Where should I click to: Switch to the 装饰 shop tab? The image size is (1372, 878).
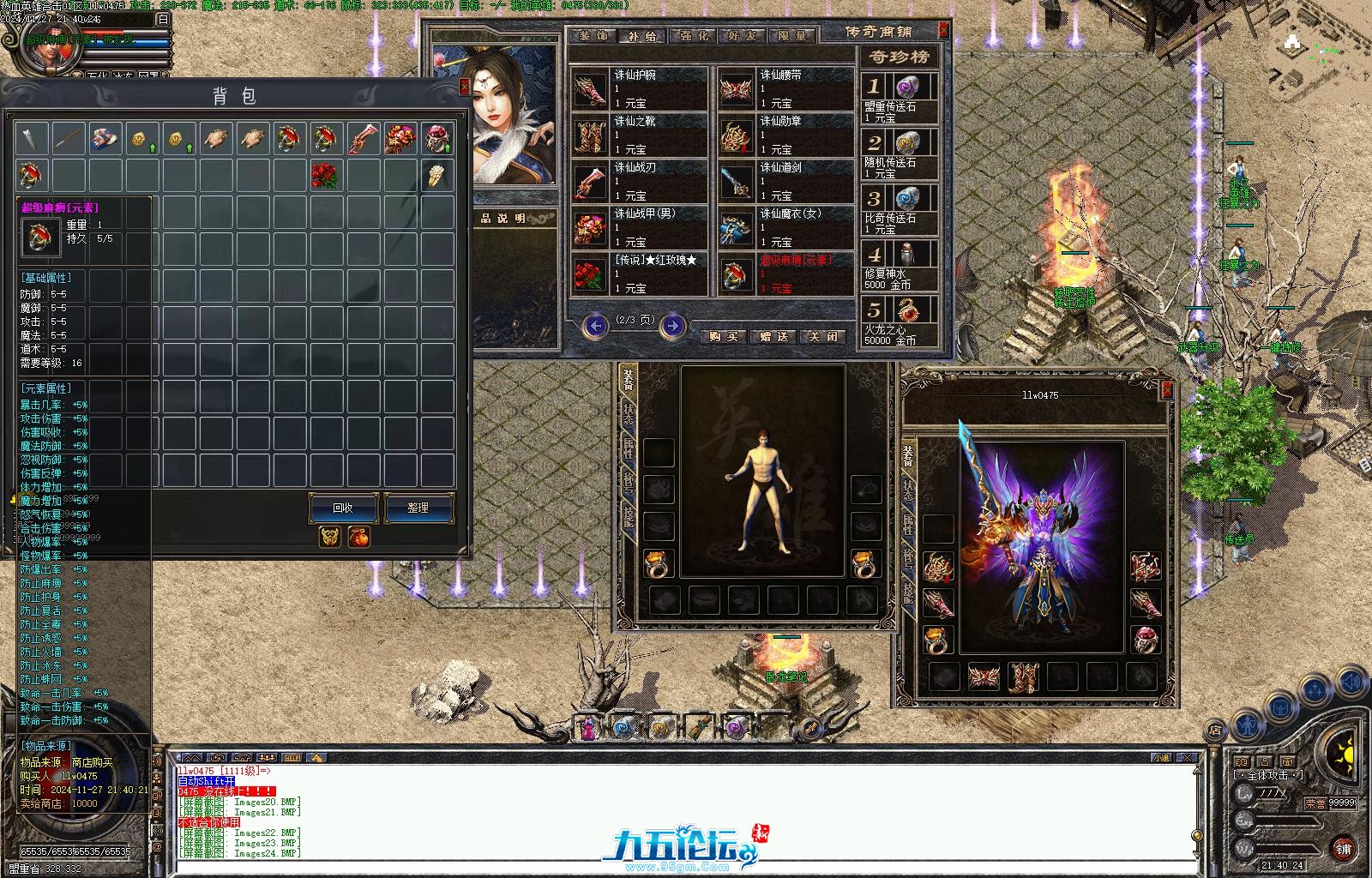click(x=592, y=36)
